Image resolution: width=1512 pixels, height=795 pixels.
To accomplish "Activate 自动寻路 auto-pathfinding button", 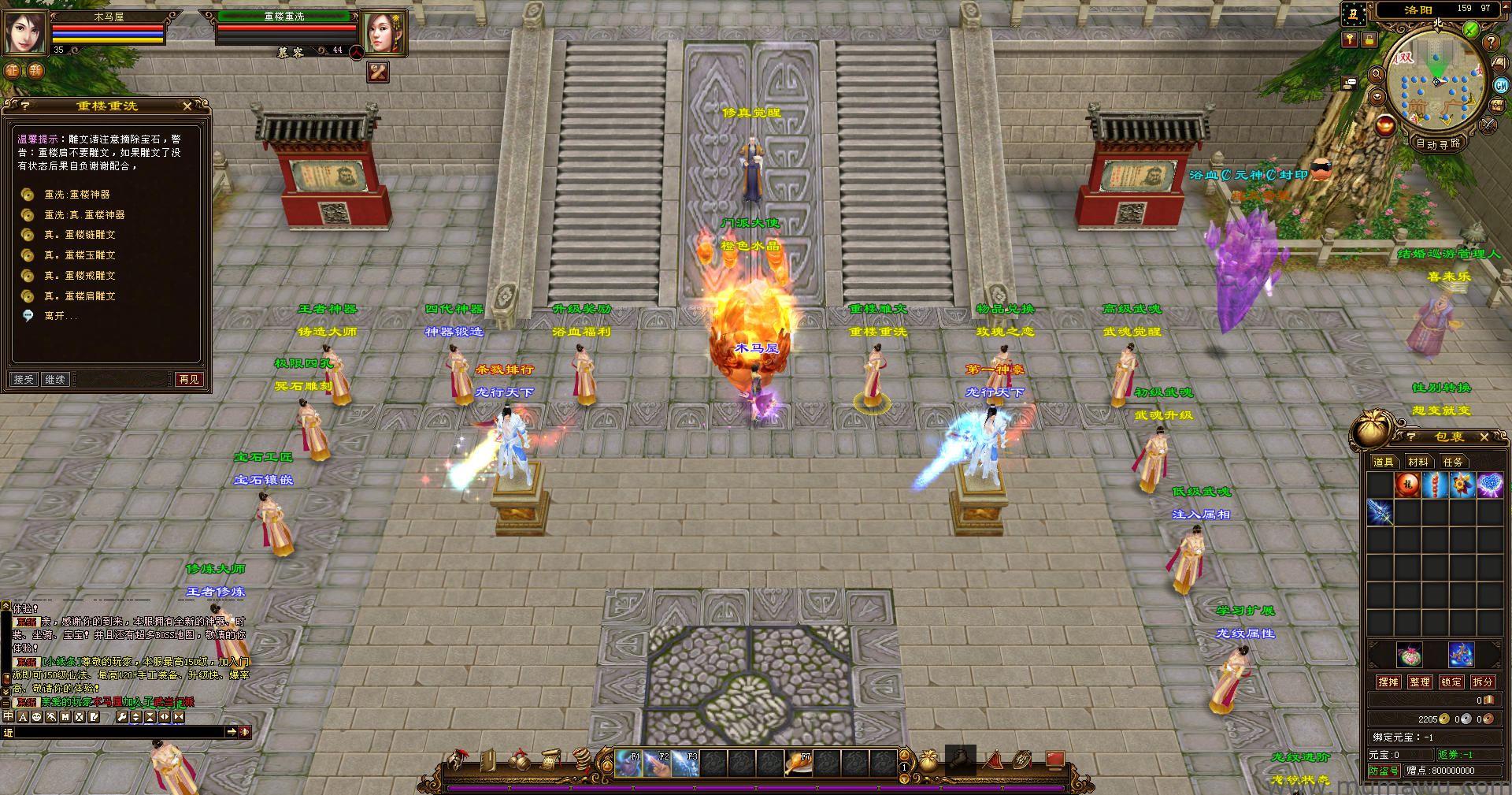I will pos(1438,143).
